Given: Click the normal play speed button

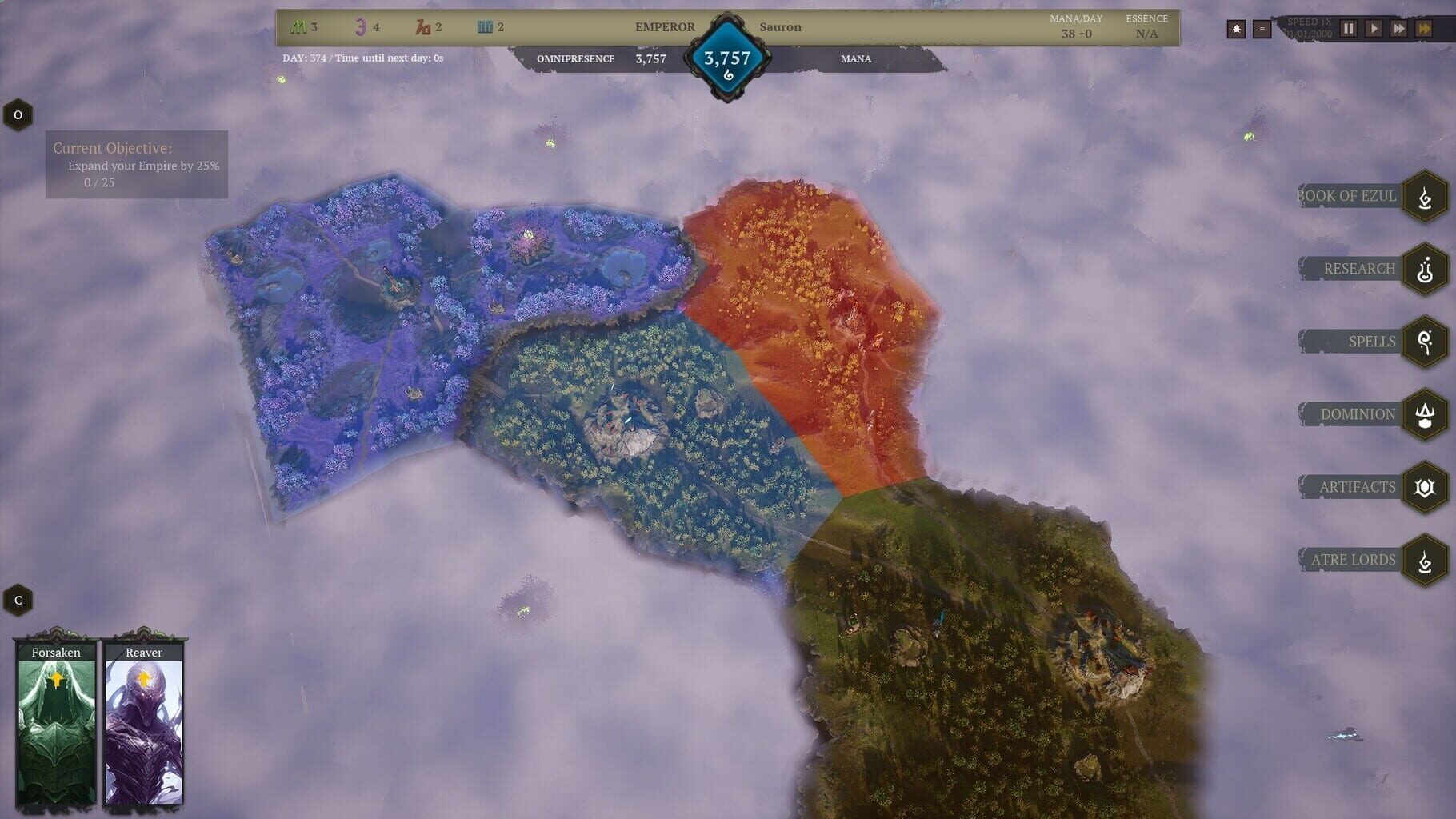Looking at the screenshot, I should (x=1374, y=29).
